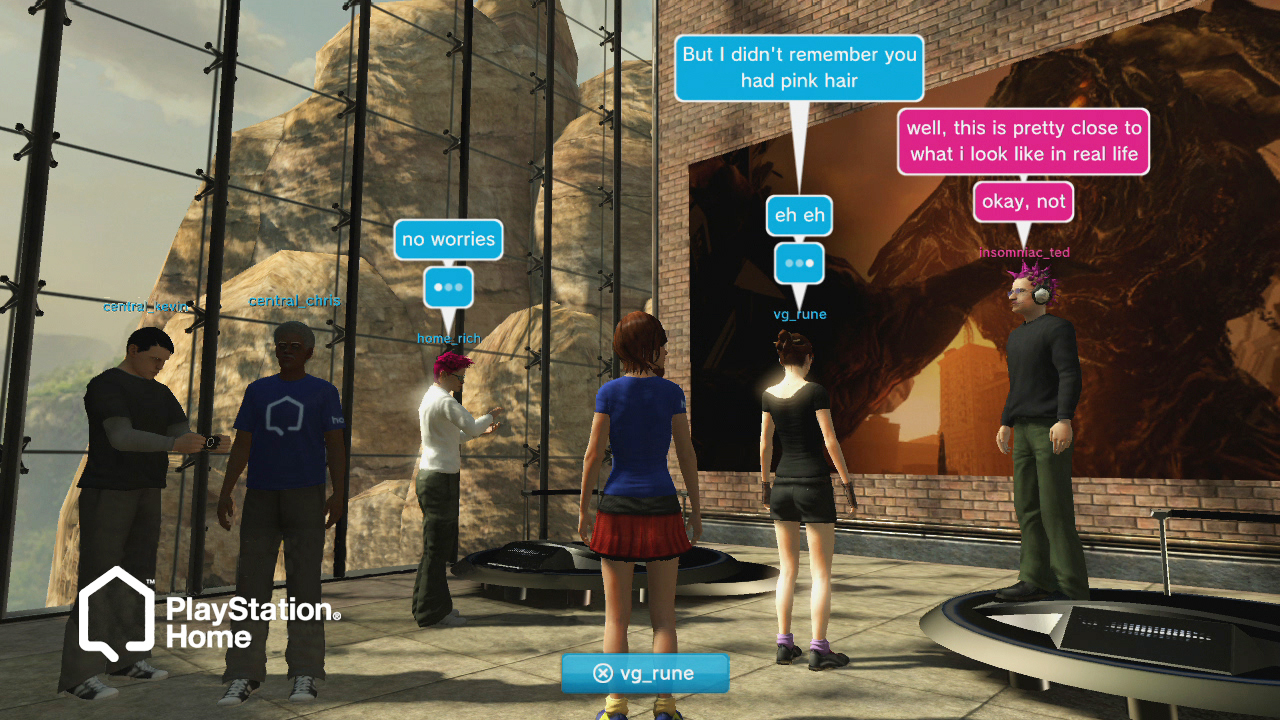Select the vg_rune target button

click(x=645, y=673)
